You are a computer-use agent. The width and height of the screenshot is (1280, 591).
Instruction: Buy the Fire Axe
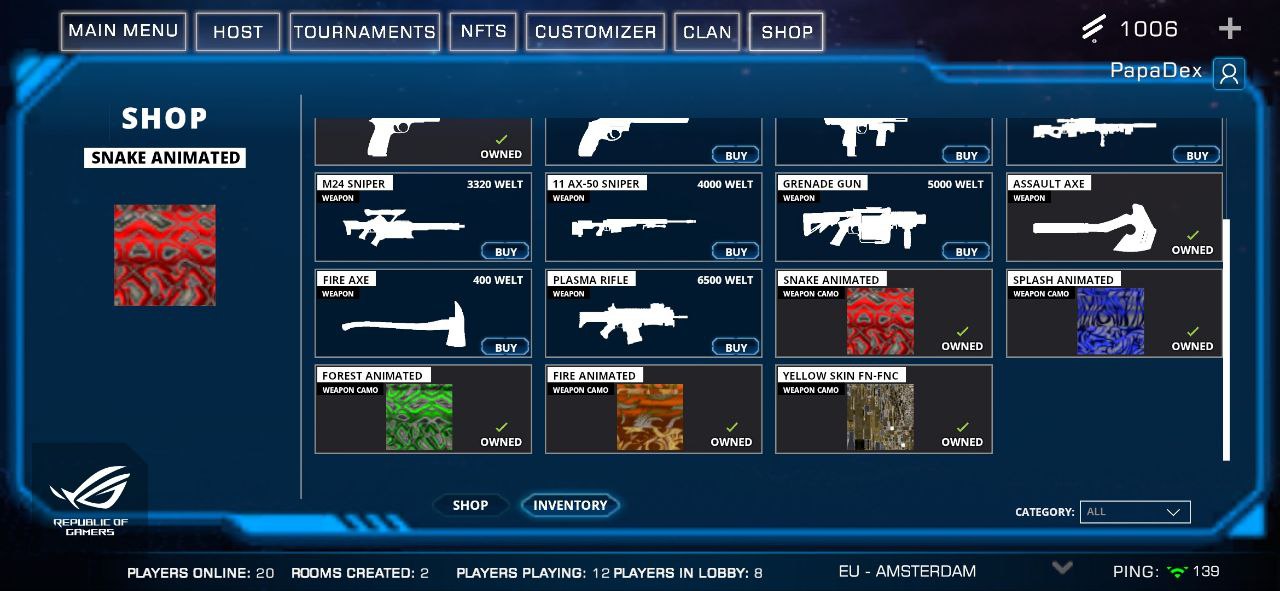506,347
